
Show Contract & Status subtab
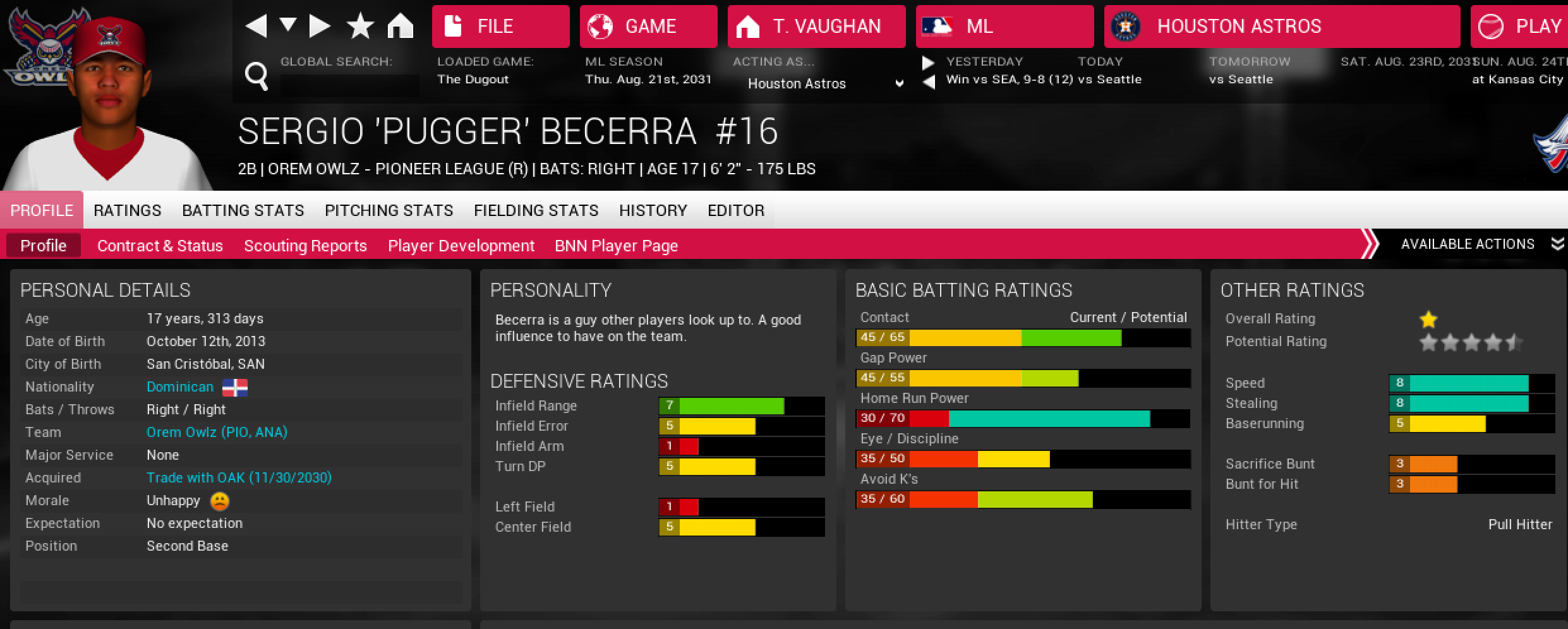pos(160,246)
